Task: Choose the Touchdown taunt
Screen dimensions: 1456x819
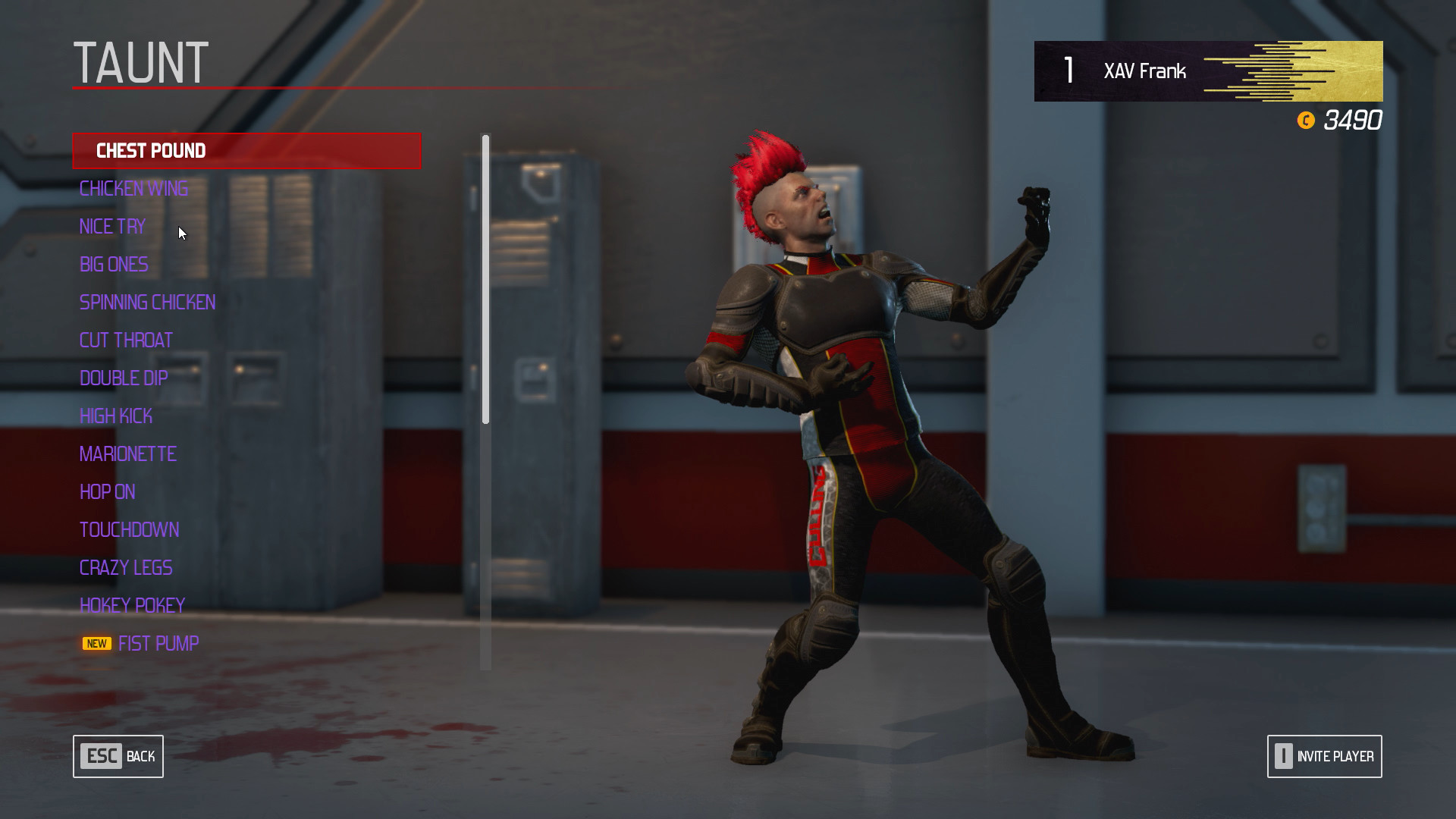Action: 130,529
